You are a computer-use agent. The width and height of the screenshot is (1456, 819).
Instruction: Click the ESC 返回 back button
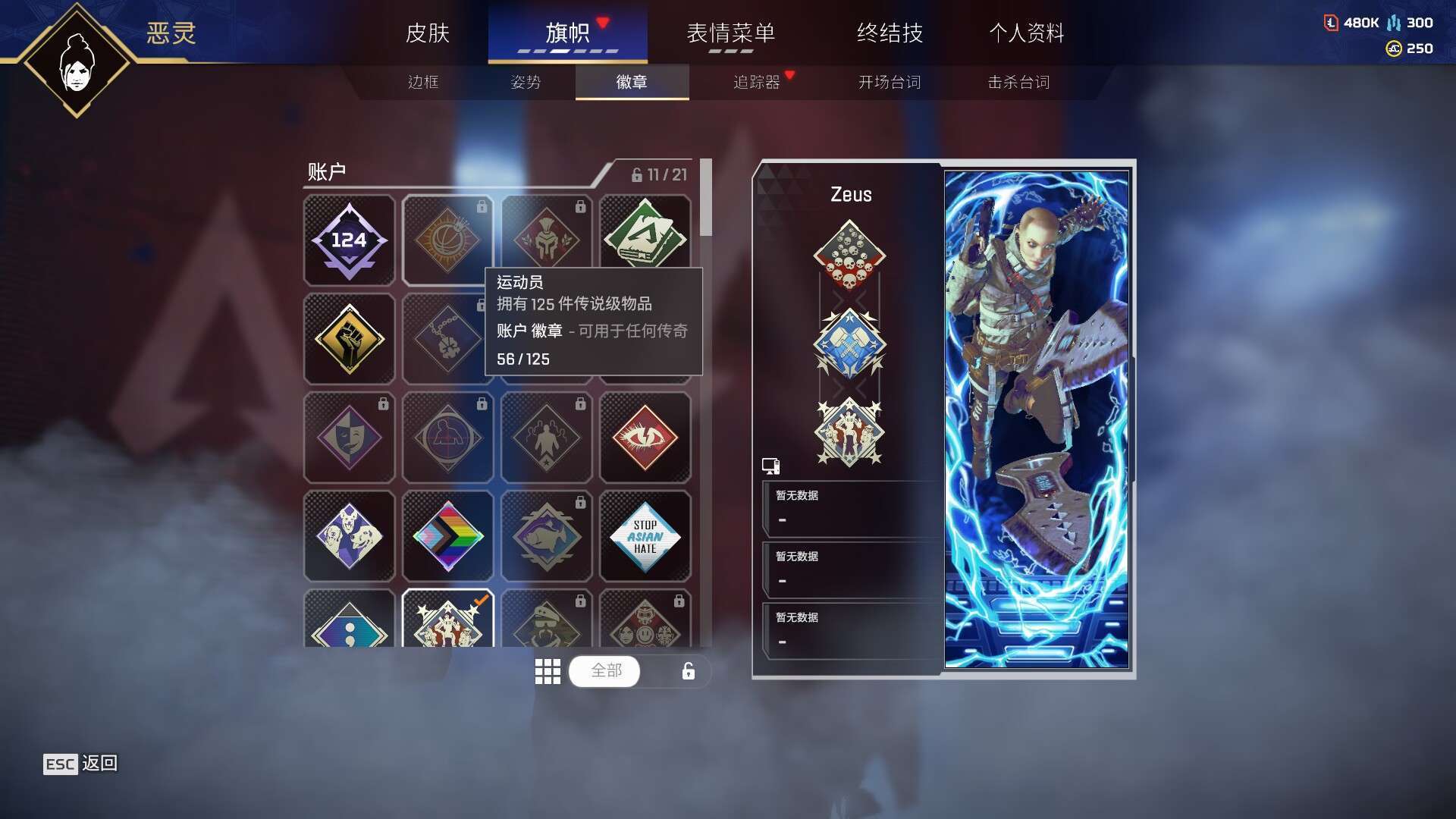click(80, 764)
